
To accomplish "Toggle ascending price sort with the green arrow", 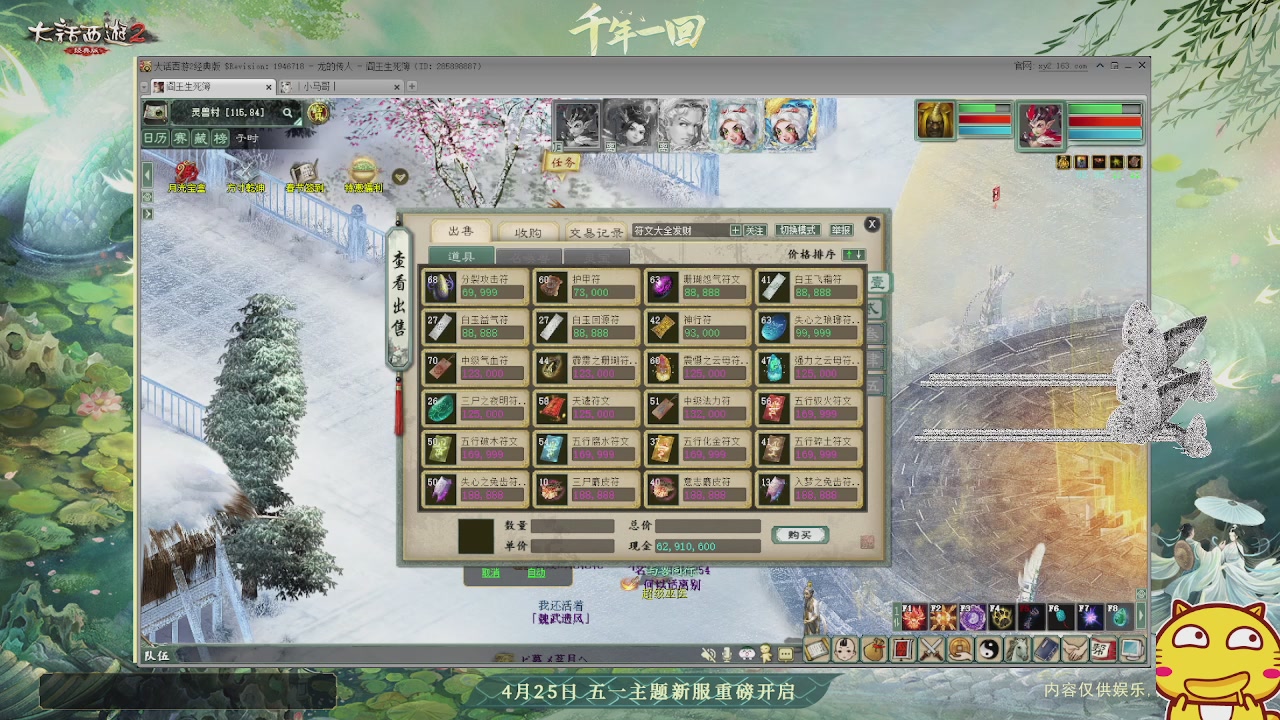I will pyautogui.click(x=849, y=256).
